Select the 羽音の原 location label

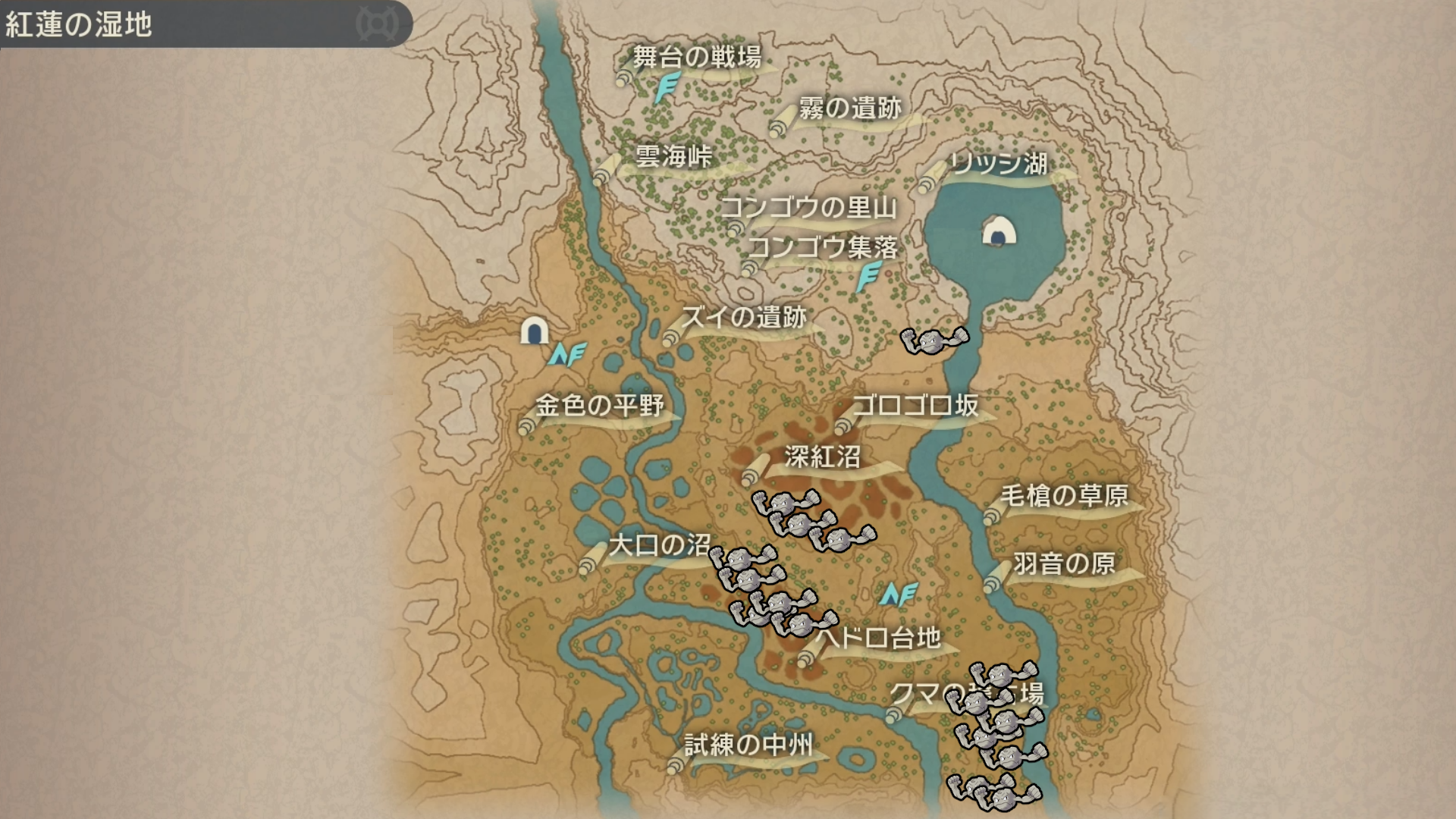pyautogui.click(x=1064, y=563)
